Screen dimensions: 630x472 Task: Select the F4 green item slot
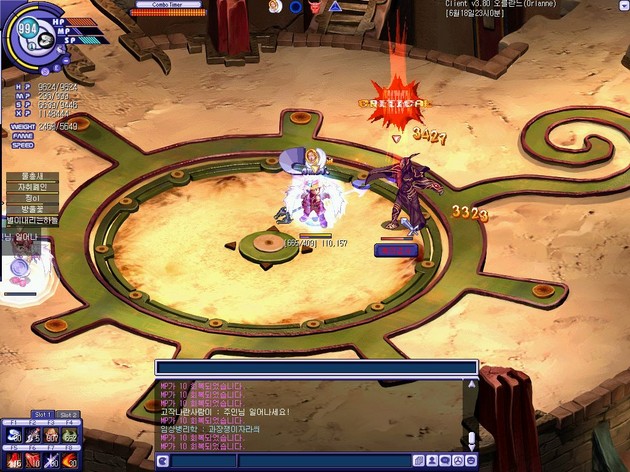pos(69,436)
